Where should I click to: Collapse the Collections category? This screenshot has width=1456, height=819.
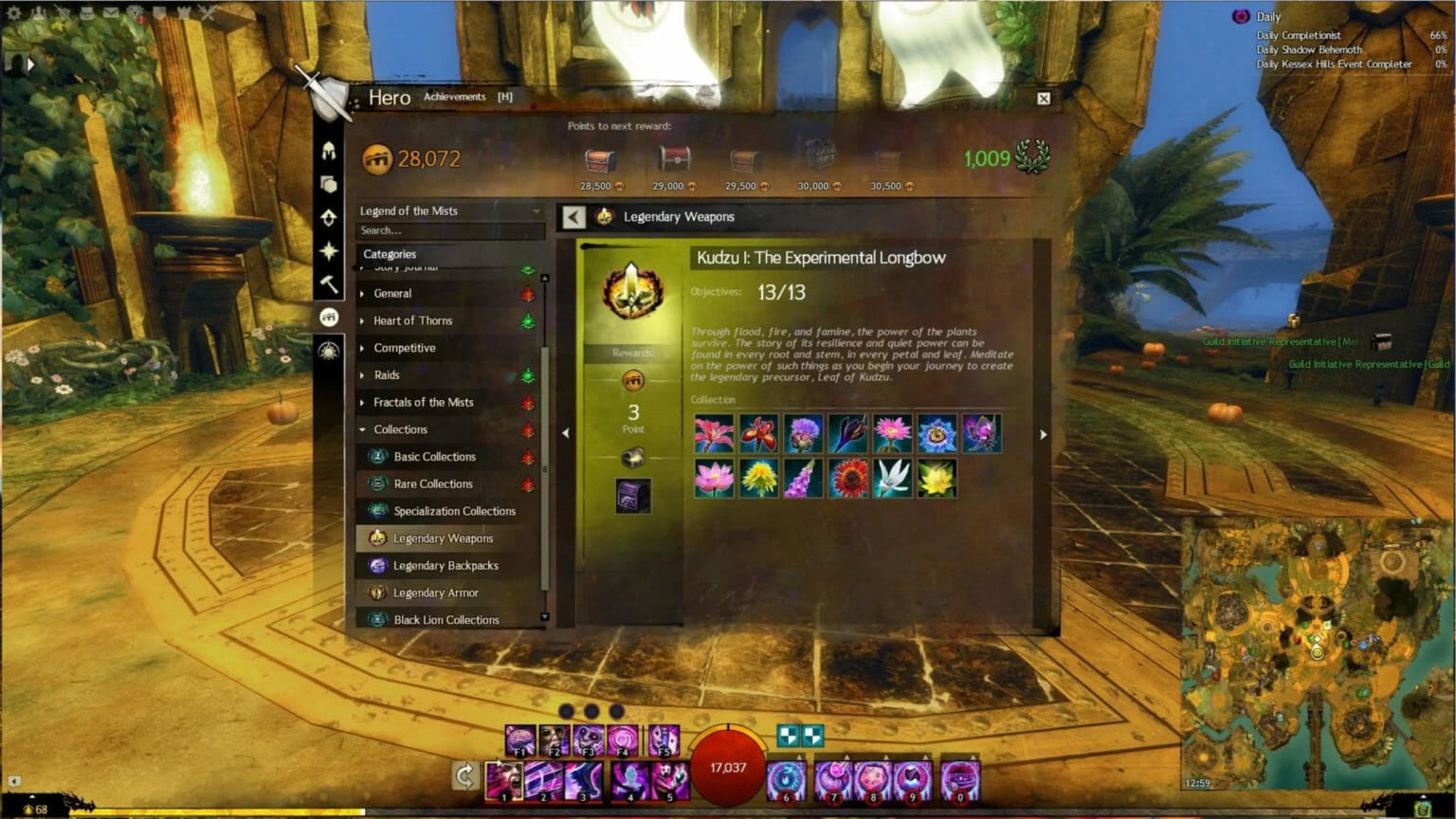point(363,429)
